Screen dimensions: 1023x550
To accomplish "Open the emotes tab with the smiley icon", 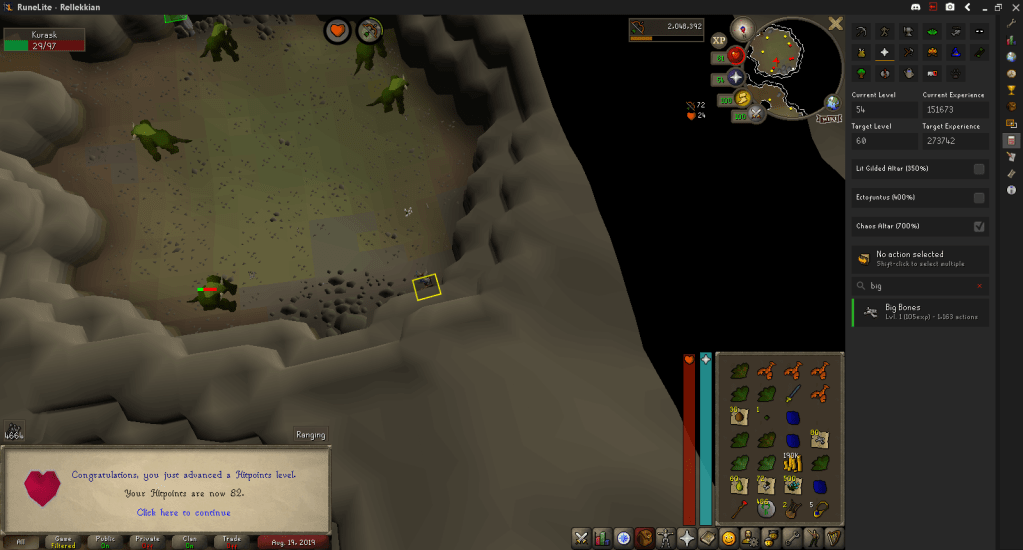I will 730,539.
